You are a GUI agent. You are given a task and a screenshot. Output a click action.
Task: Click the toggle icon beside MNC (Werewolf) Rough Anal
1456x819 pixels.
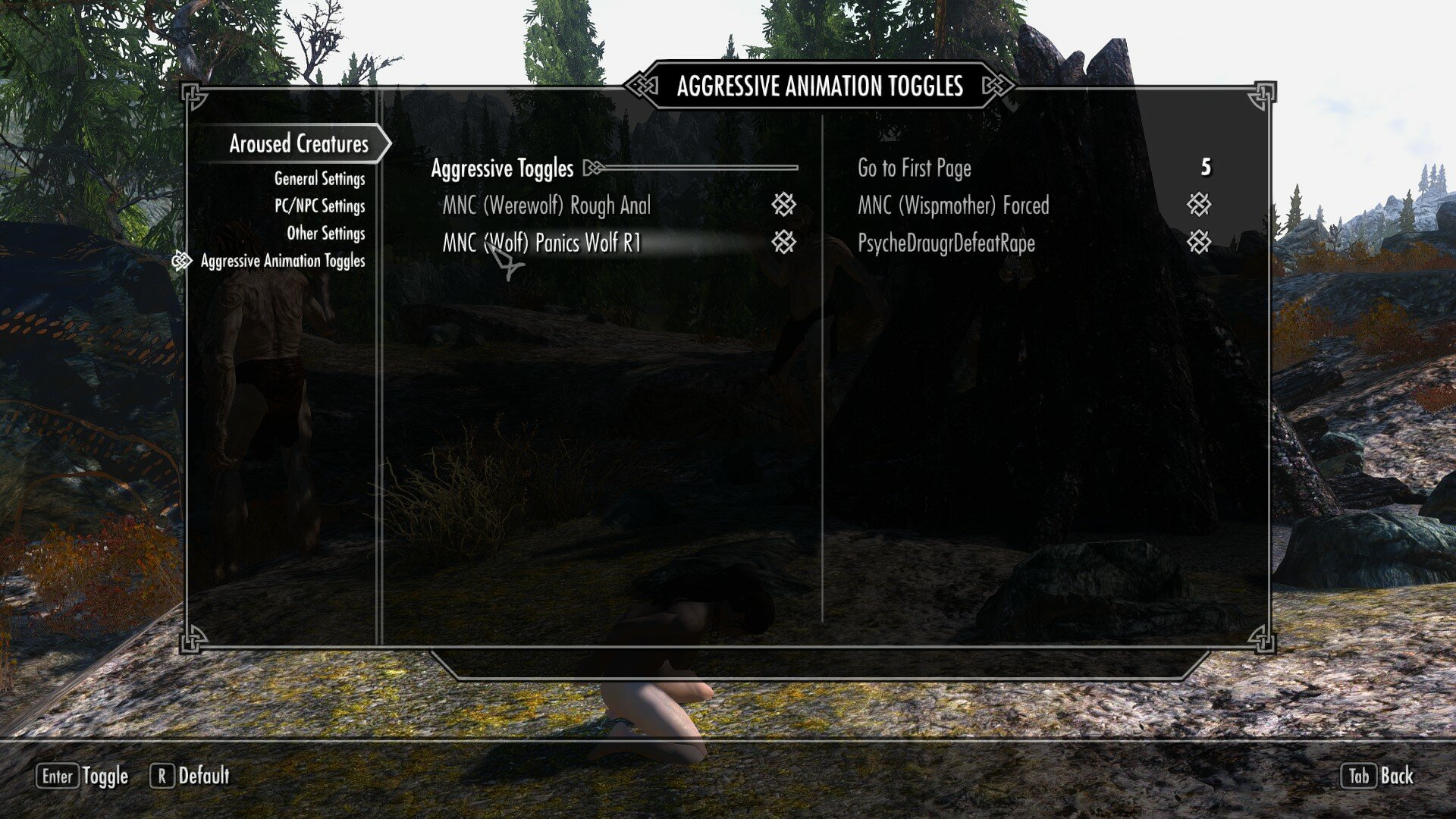click(x=785, y=206)
